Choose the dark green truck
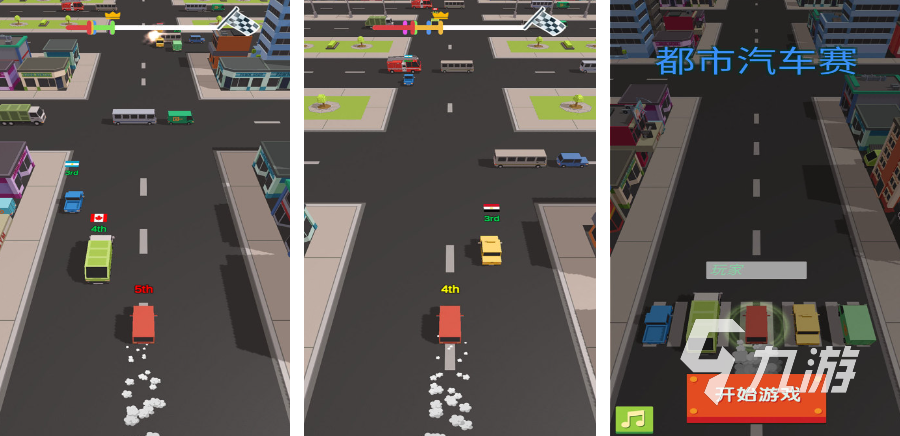The image size is (900, 436). click(x=857, y=324)
